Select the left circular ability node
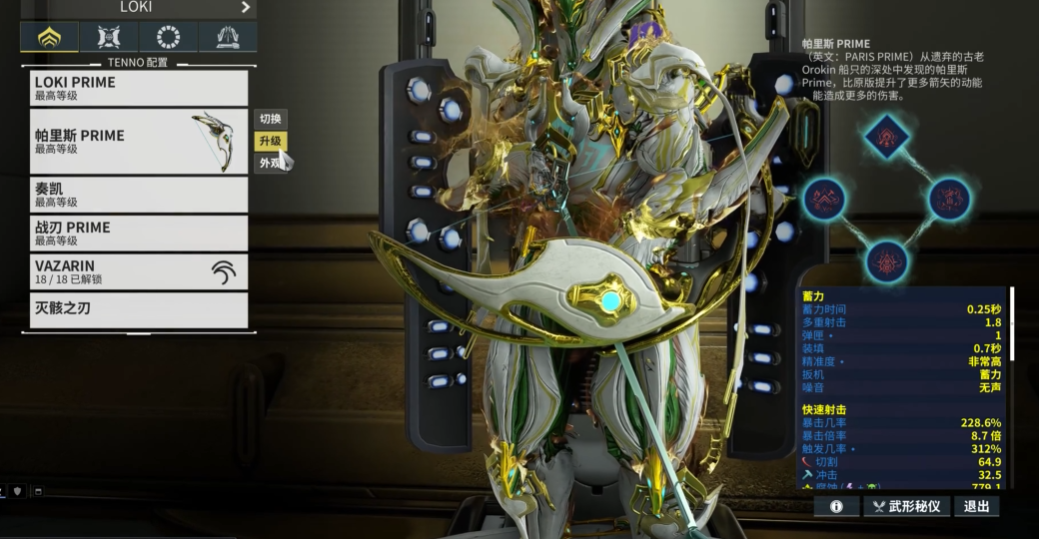The image size is (1039, 539). 824,198
